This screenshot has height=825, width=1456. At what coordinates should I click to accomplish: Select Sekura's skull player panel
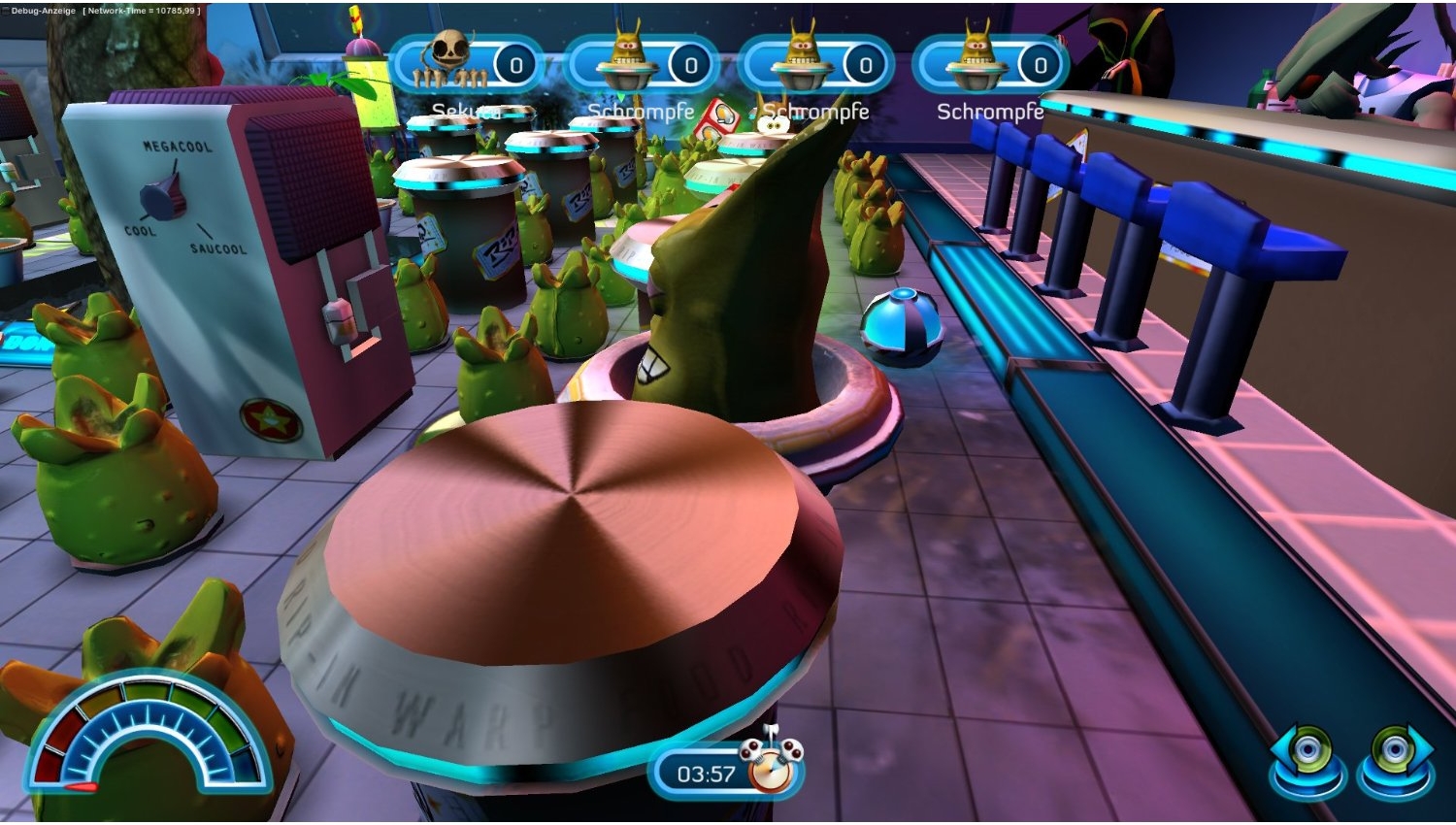(466, 65)
